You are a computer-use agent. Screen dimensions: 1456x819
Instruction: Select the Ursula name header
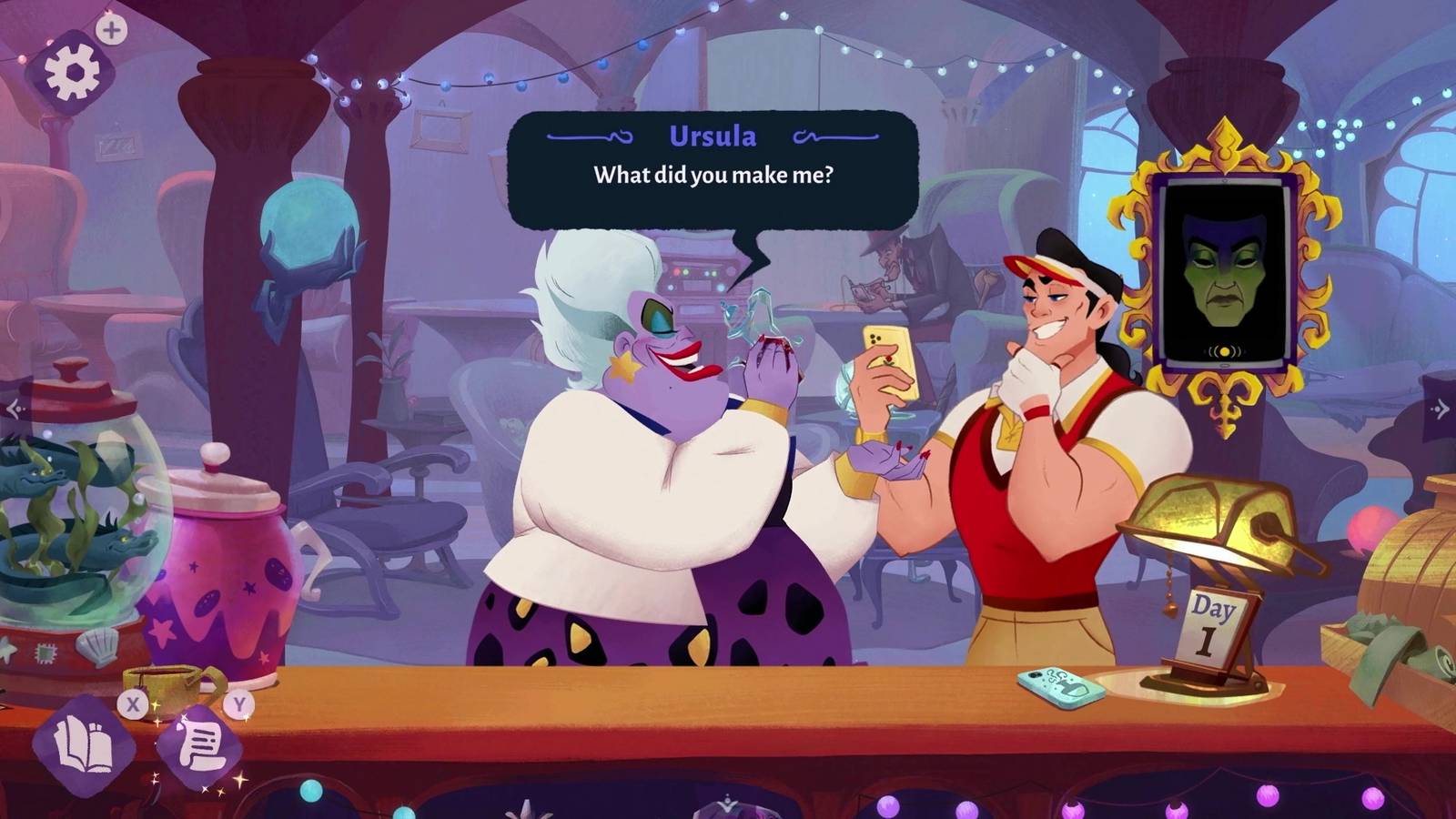click(713, 135)
